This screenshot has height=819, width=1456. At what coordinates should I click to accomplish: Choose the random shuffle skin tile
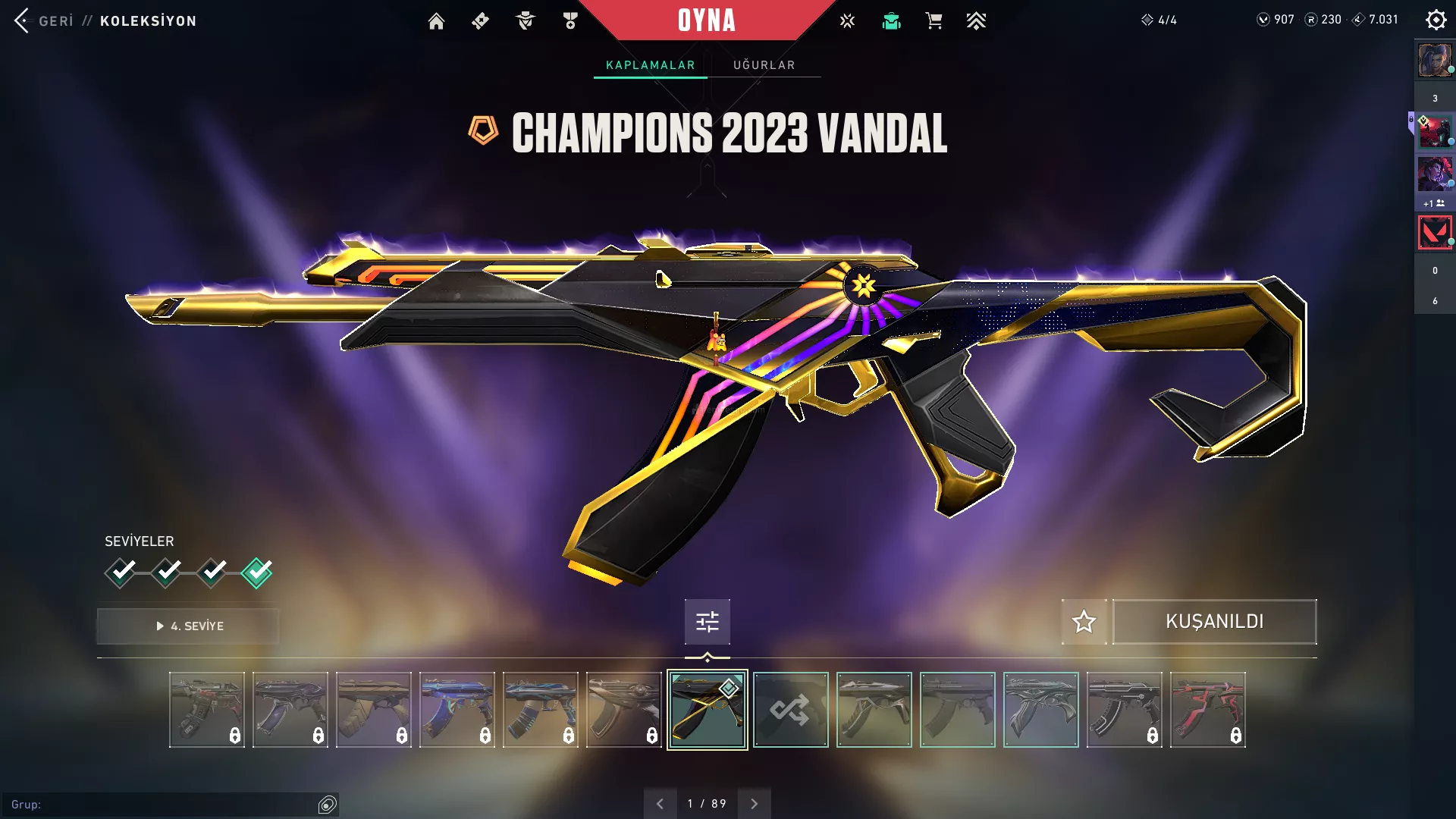pyautogui.click(x=790, y=710)
